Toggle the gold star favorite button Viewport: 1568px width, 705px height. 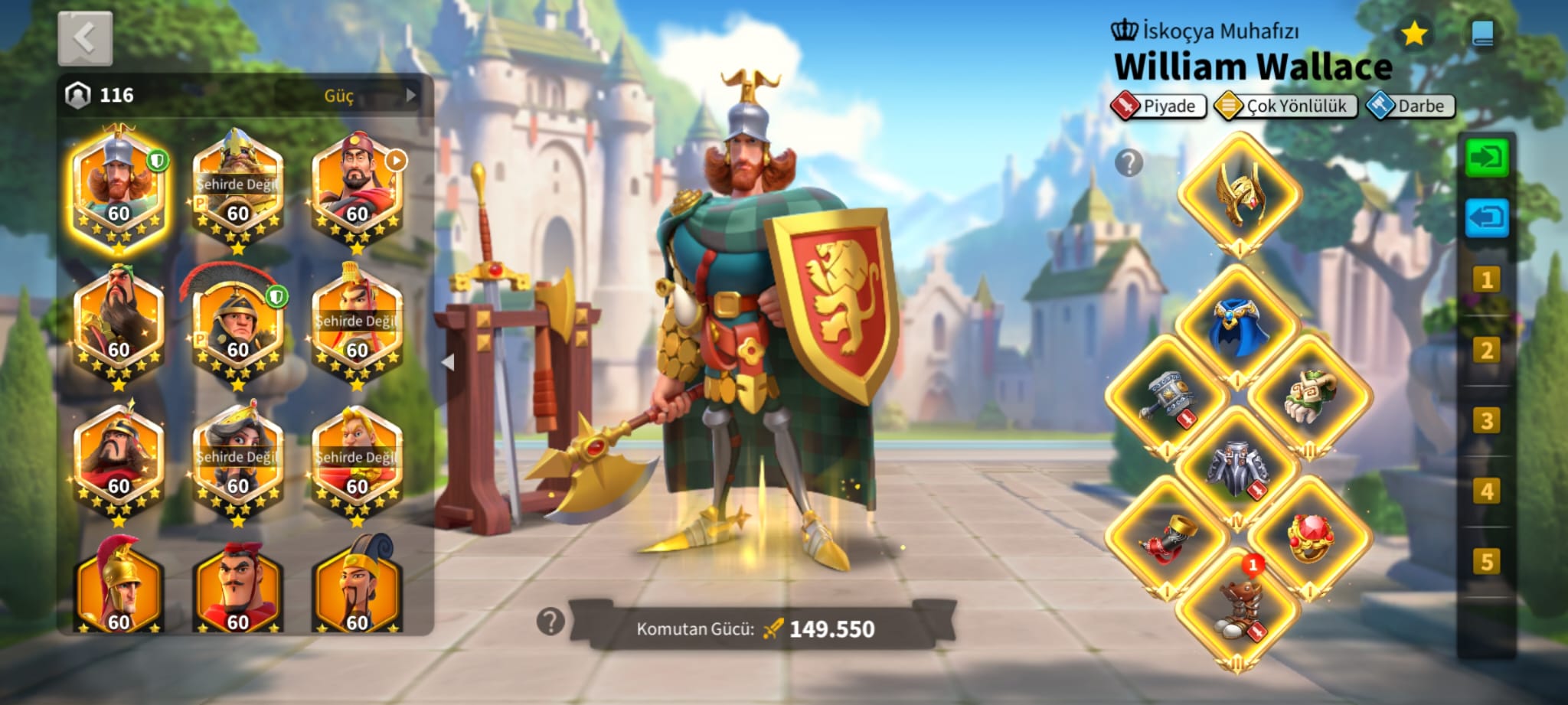pyautogui.click(x=1413, y=34)
